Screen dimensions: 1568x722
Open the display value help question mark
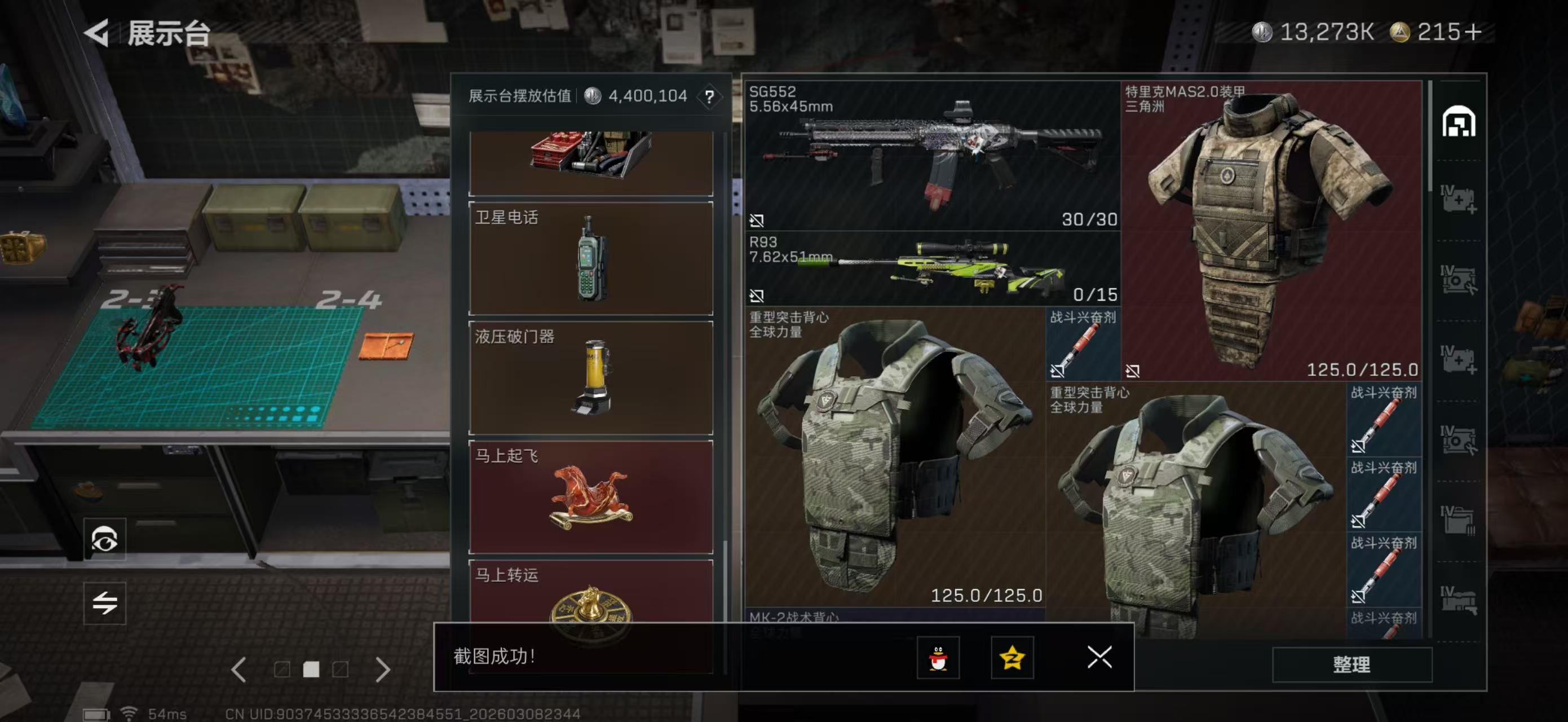point(709,96)
